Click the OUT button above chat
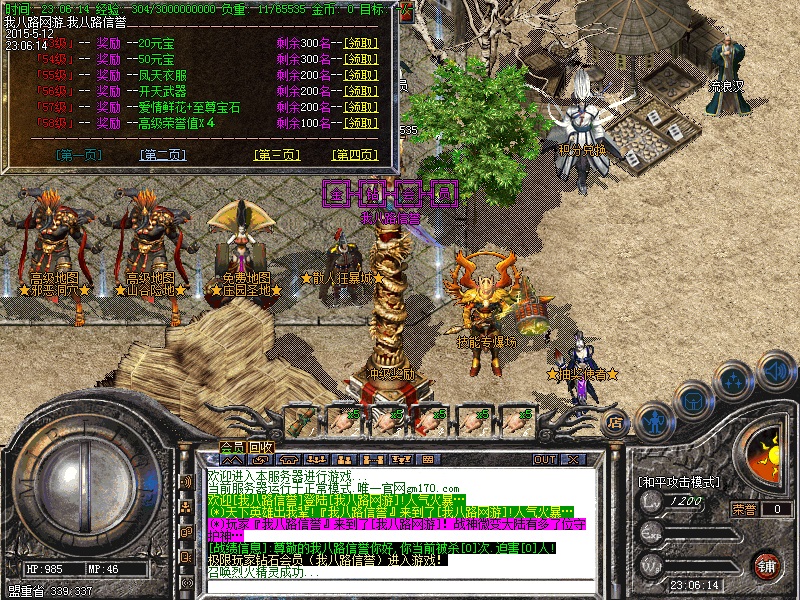 click(x=544, y=460)
